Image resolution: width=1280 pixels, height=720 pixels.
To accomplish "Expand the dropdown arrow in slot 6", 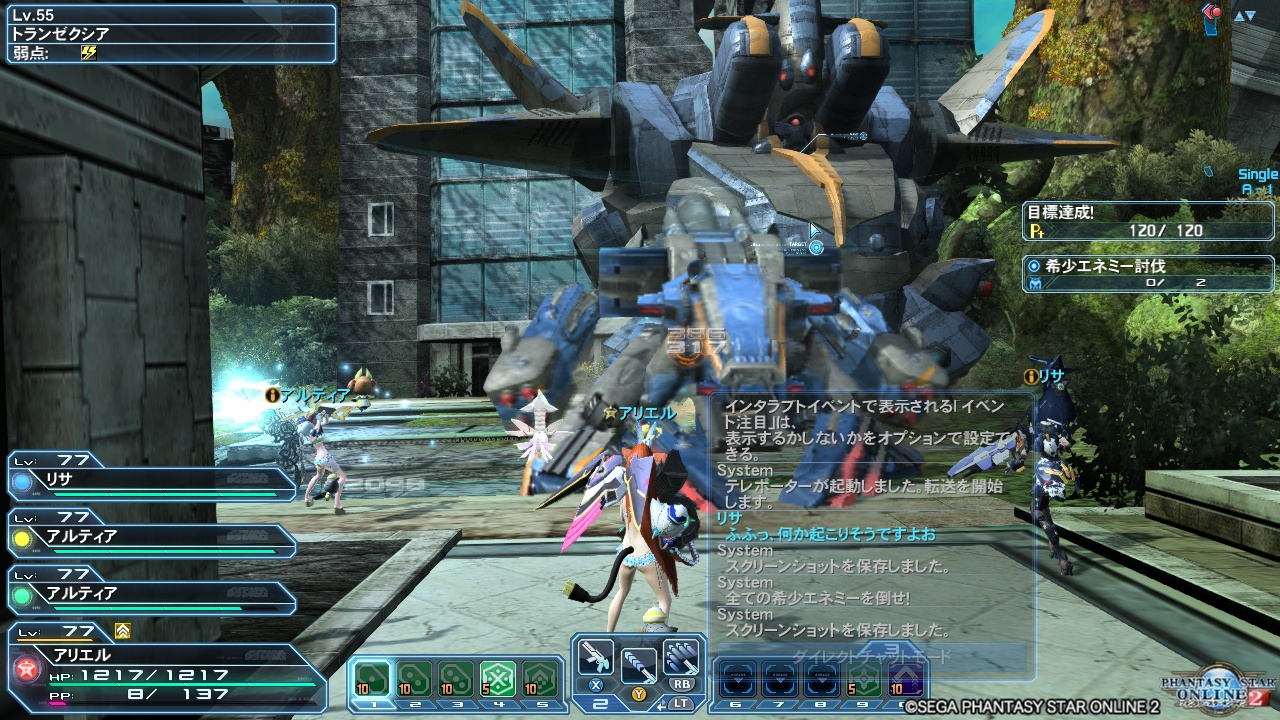I will pyautogui.click(x=738, y=680).
